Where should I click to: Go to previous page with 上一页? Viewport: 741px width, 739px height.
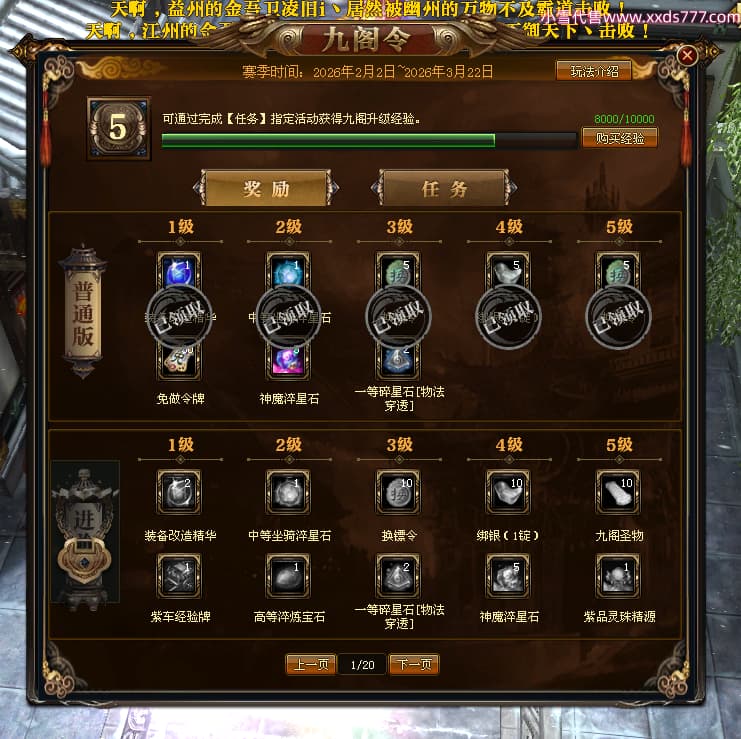coord(310,664)
